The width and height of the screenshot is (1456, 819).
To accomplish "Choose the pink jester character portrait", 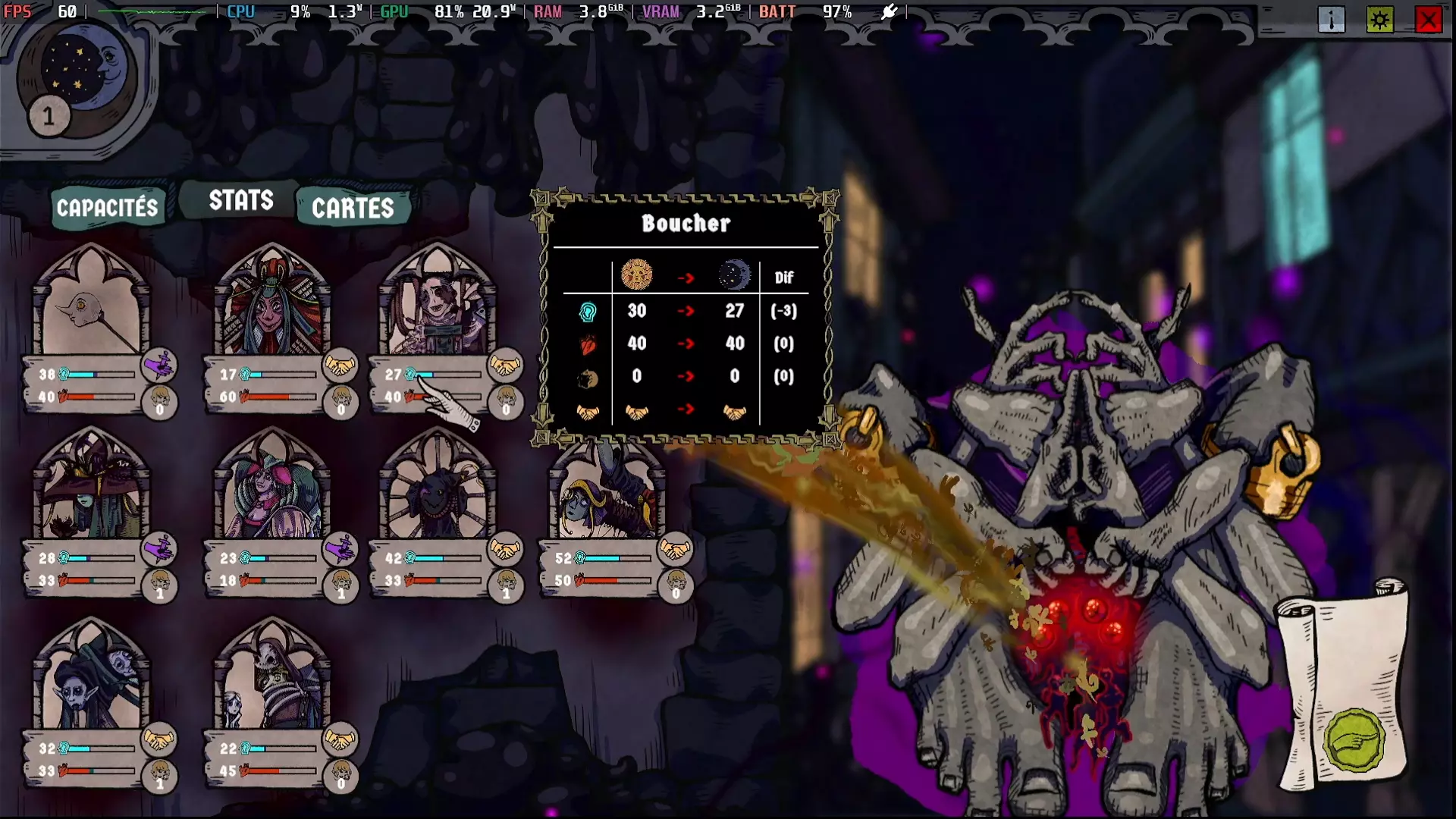I will pyautogui.click(x=271, y=489).
